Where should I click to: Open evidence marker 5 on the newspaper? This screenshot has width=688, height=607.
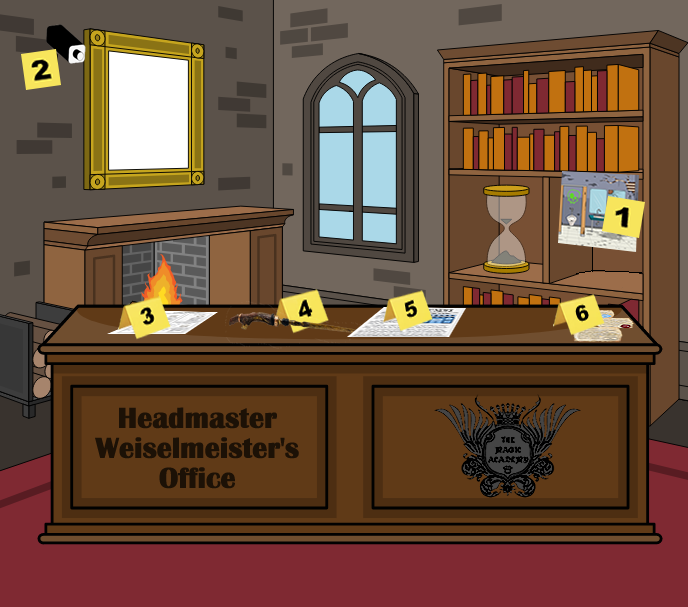(410, 310)
